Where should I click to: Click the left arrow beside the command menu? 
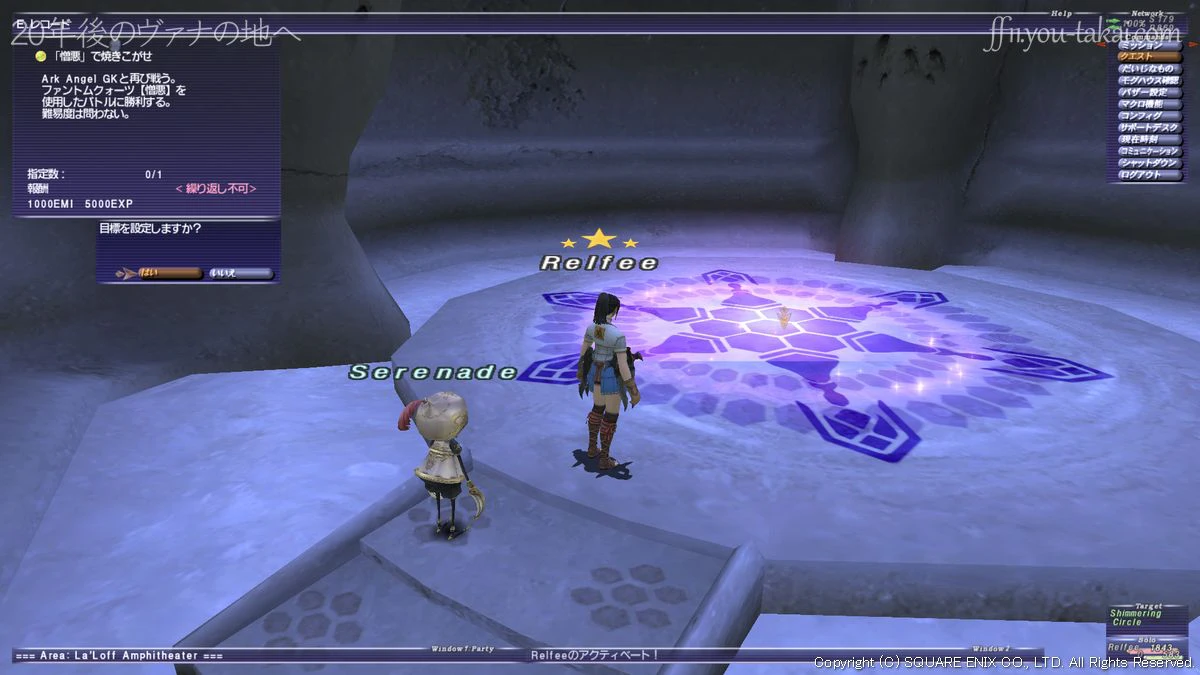[1103, 45]
